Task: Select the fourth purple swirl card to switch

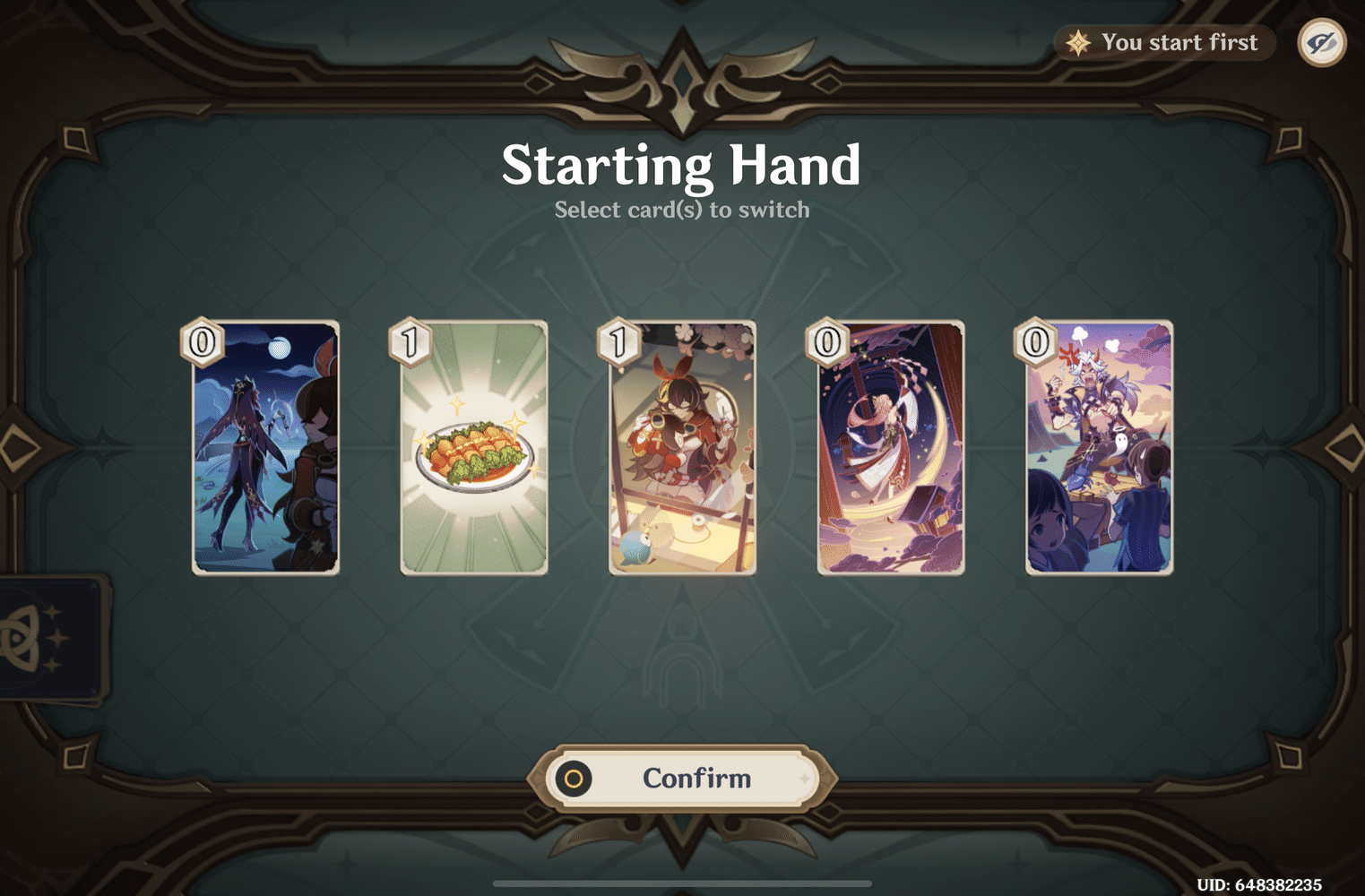Action: click(x=890, y=448)
